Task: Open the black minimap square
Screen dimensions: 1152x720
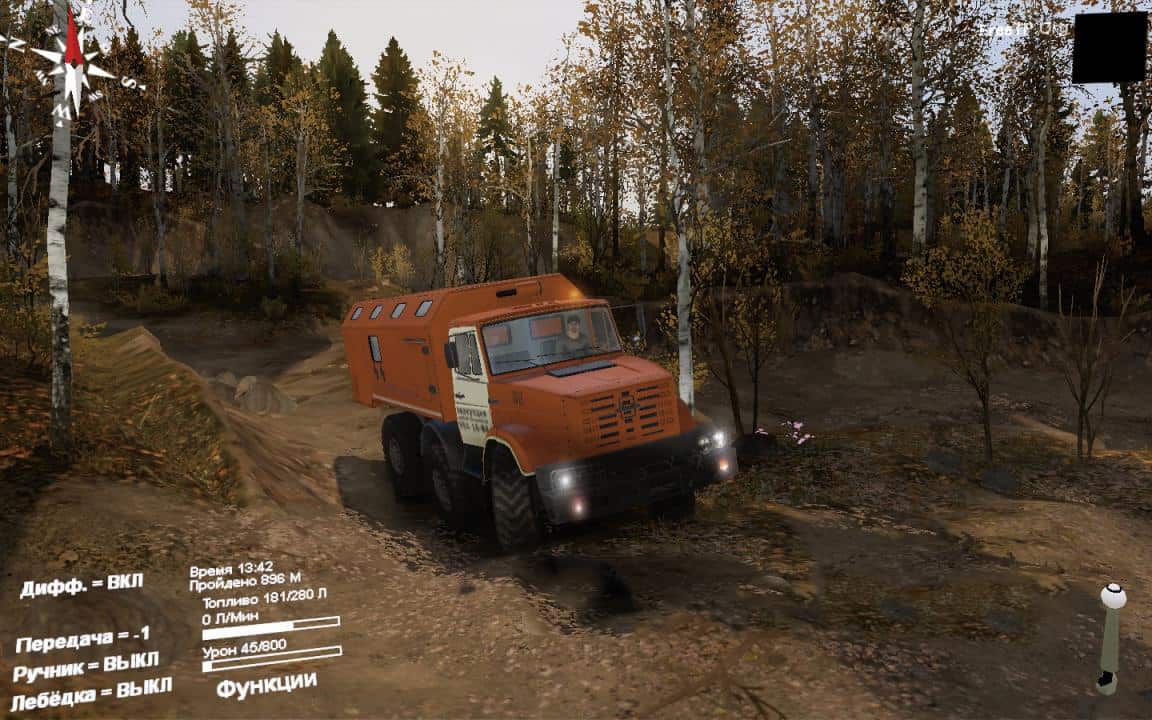Action: coord(1109,47)
